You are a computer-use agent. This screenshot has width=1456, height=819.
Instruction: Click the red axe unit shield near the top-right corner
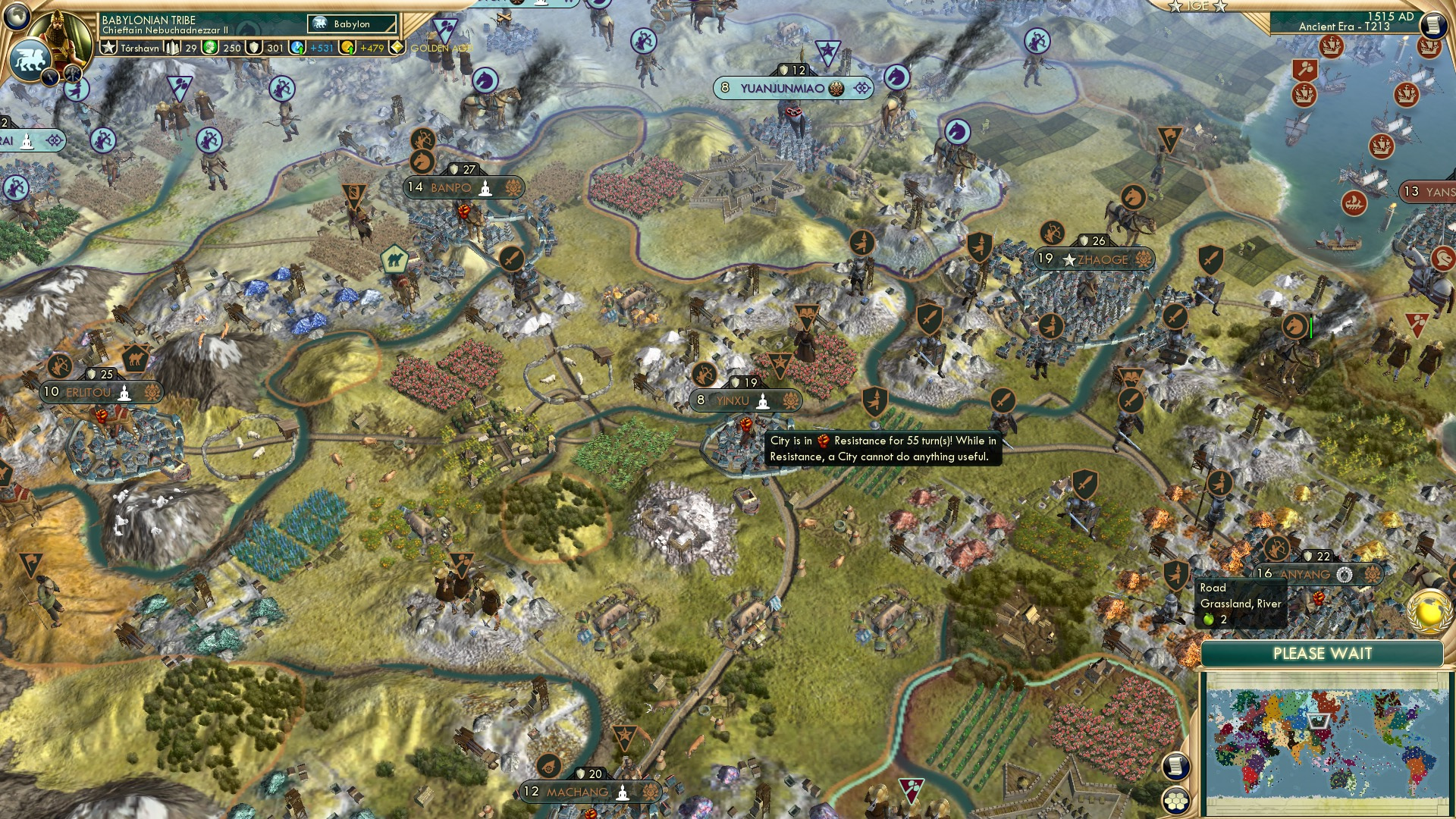coord(1305,69)
